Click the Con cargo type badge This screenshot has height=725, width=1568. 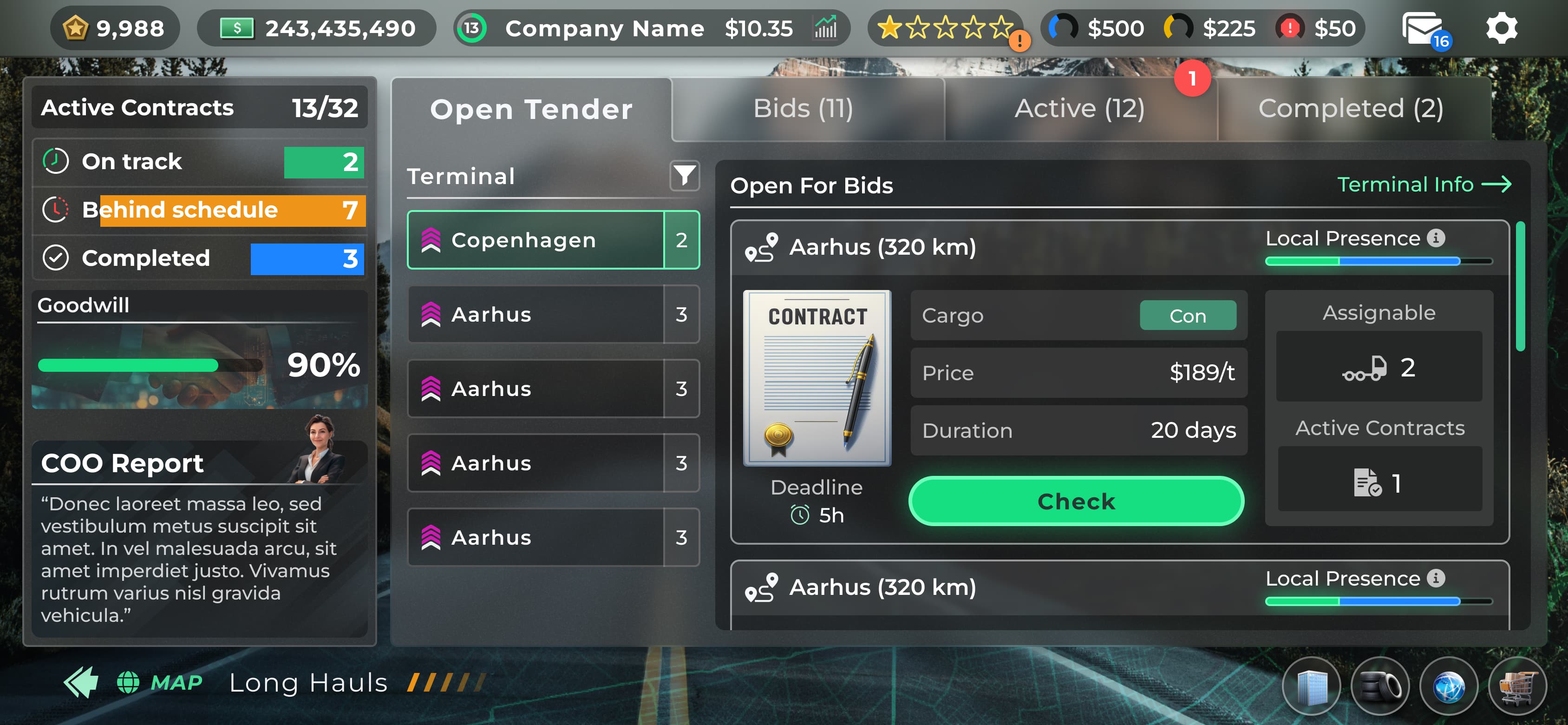coord(1188,316)
